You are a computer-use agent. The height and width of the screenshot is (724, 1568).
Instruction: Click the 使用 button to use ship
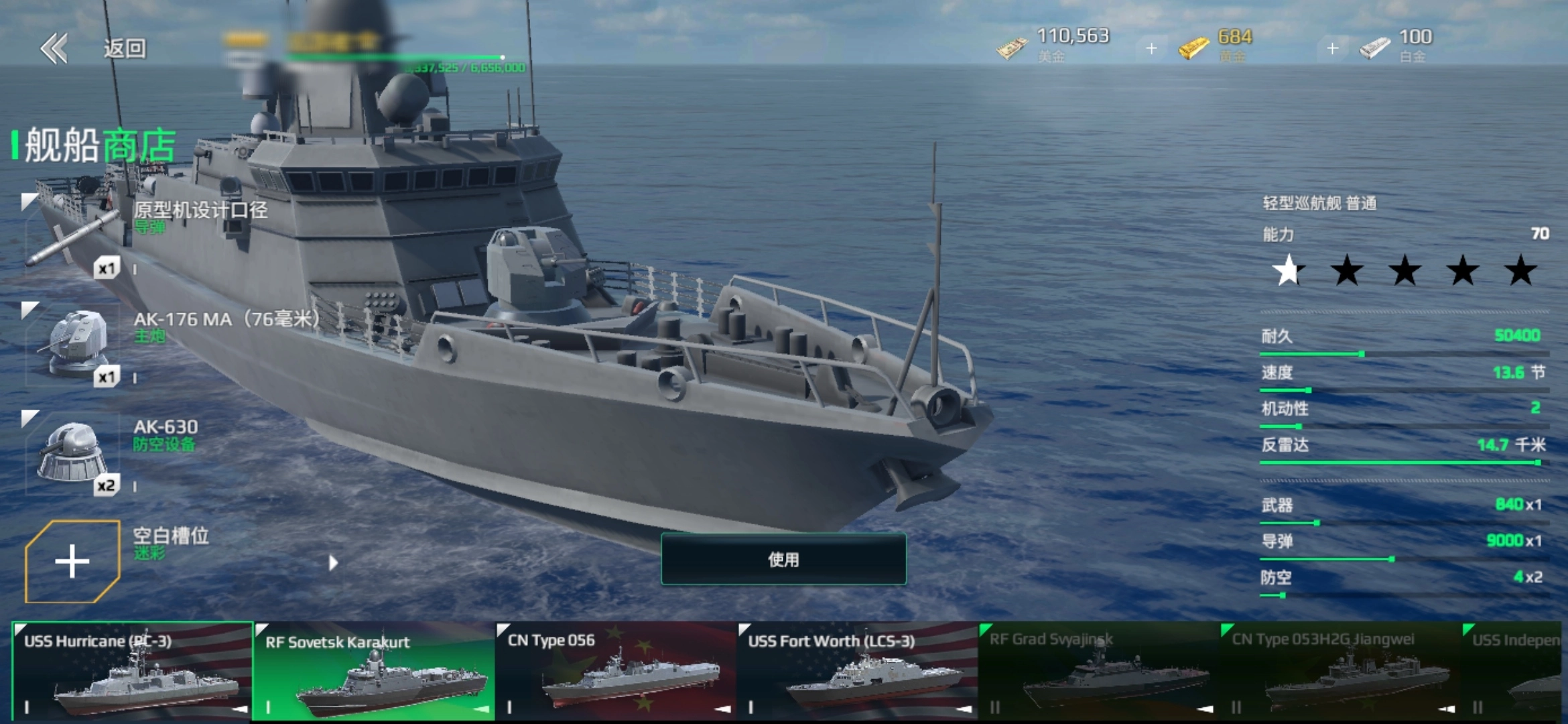point(783,559)
